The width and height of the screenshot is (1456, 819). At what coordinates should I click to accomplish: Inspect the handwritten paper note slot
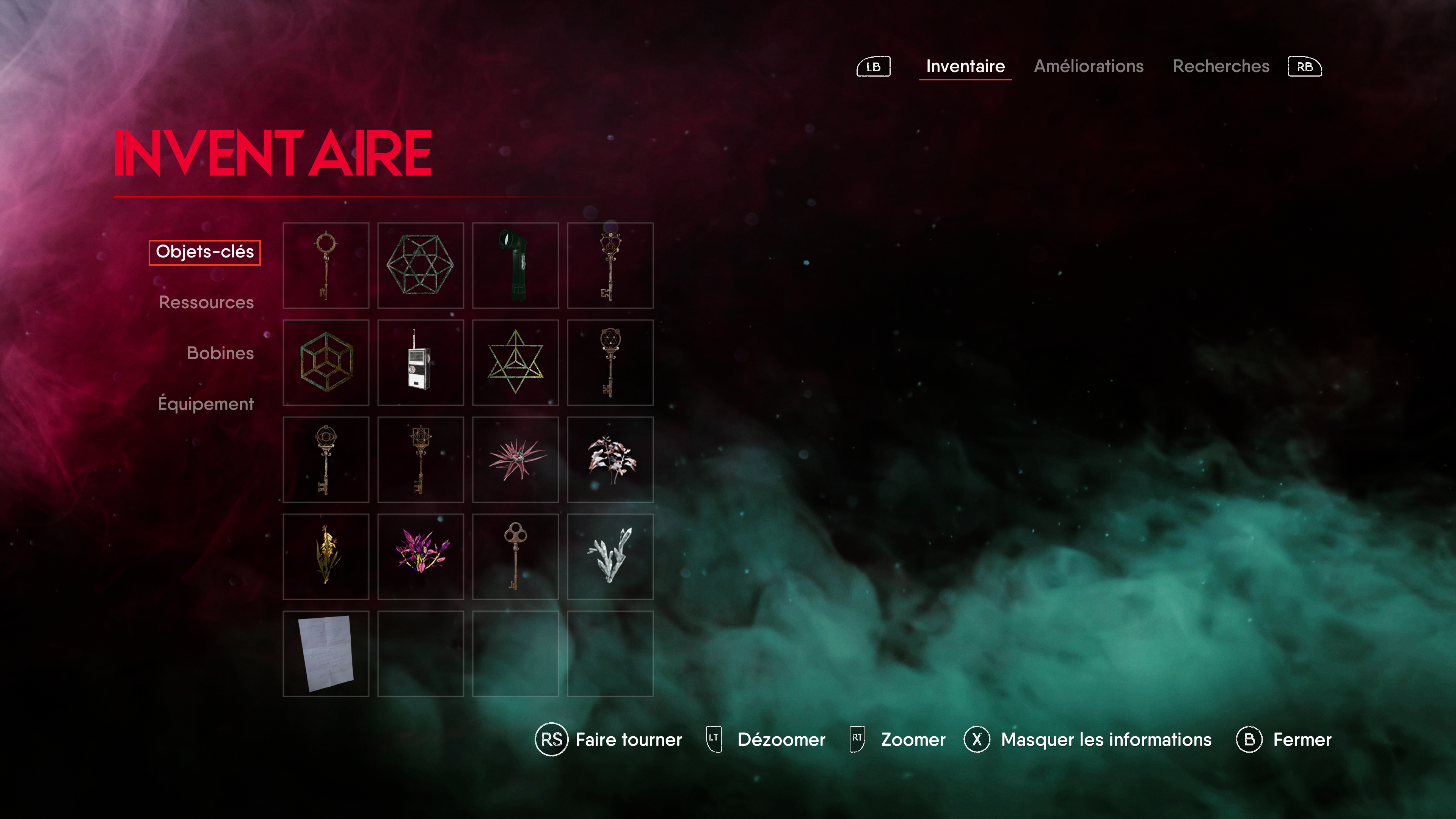tap(326, 653)
